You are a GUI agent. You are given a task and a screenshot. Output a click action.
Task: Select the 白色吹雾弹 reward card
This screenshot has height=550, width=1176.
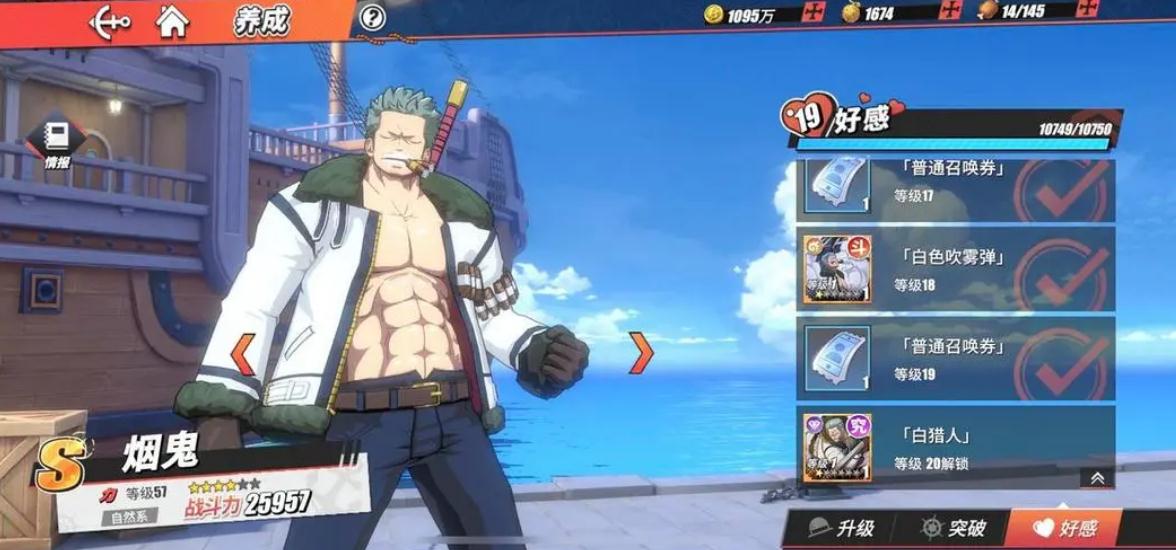[x=955, y=268]
